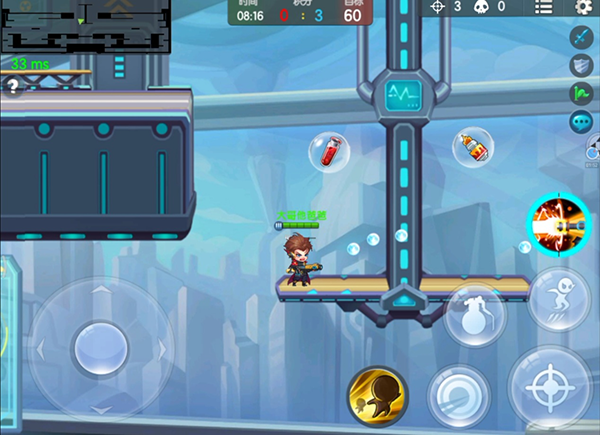Open the chat speech bubble
The image size is (600, 435).
[582, 122]
